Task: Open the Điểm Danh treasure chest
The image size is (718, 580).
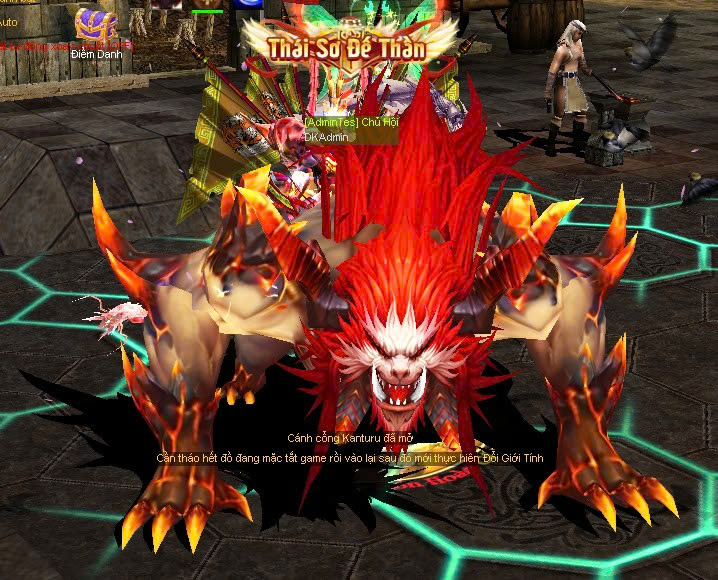Action: coord(95,24)
